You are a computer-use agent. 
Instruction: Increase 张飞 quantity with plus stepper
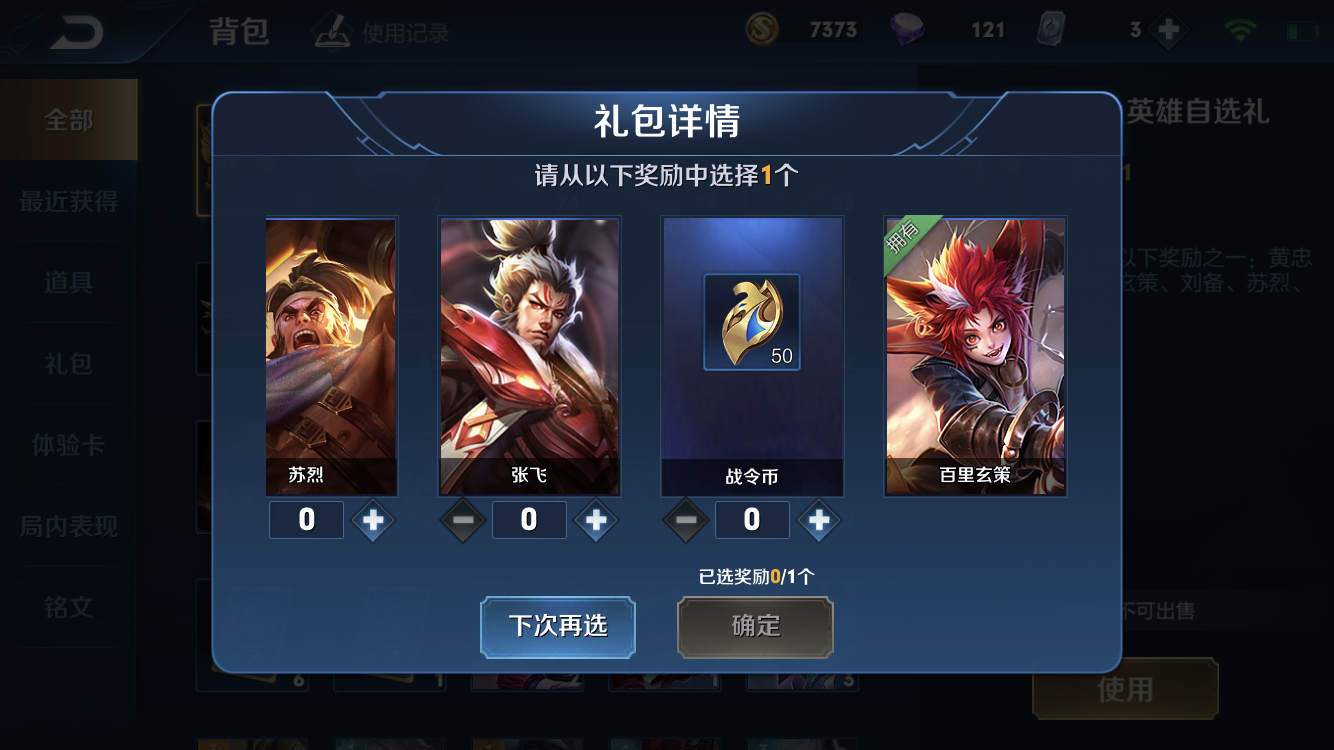point(596,520)
